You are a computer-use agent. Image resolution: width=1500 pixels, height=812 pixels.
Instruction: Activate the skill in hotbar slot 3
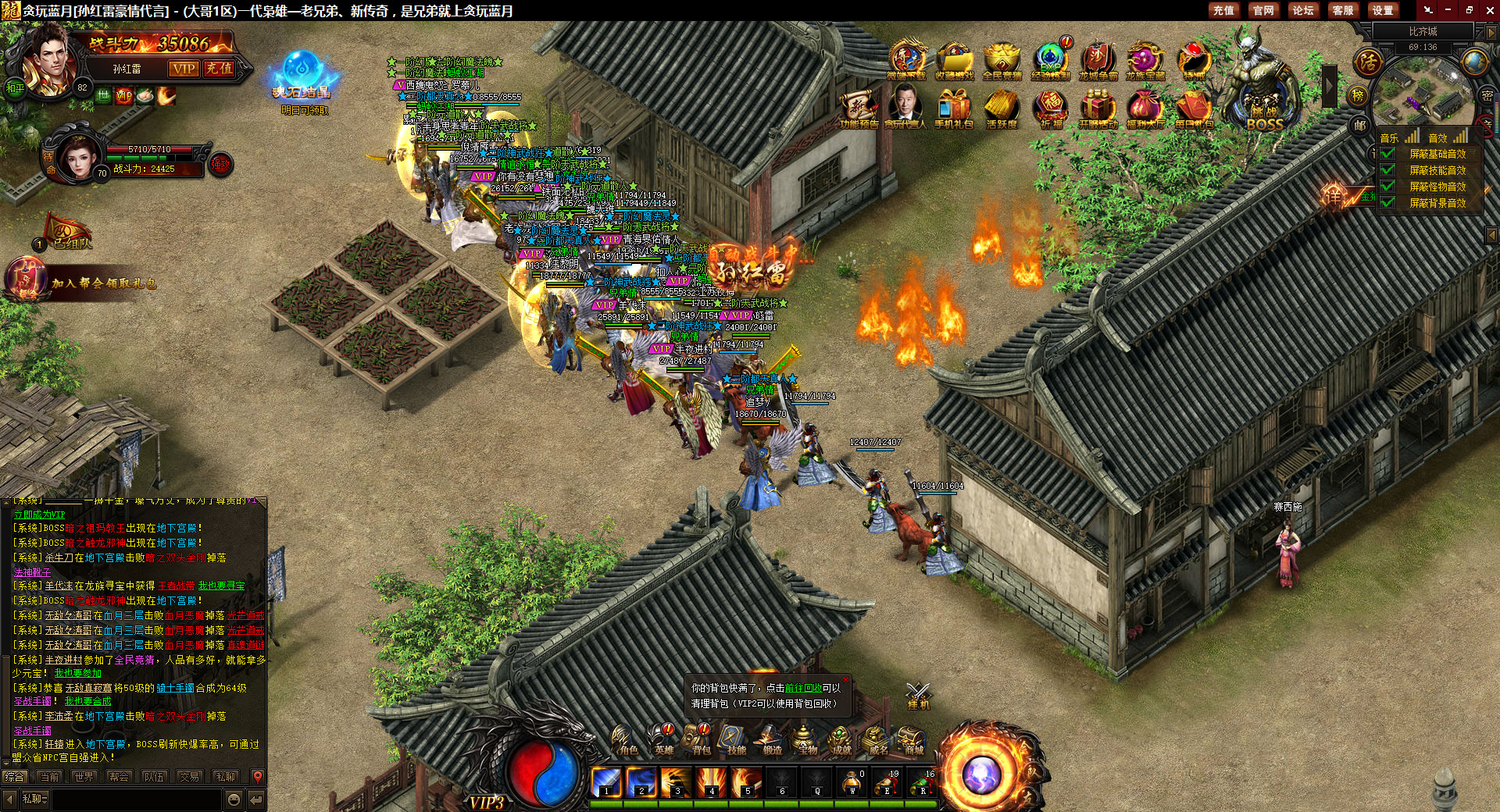tap(677, 781)
